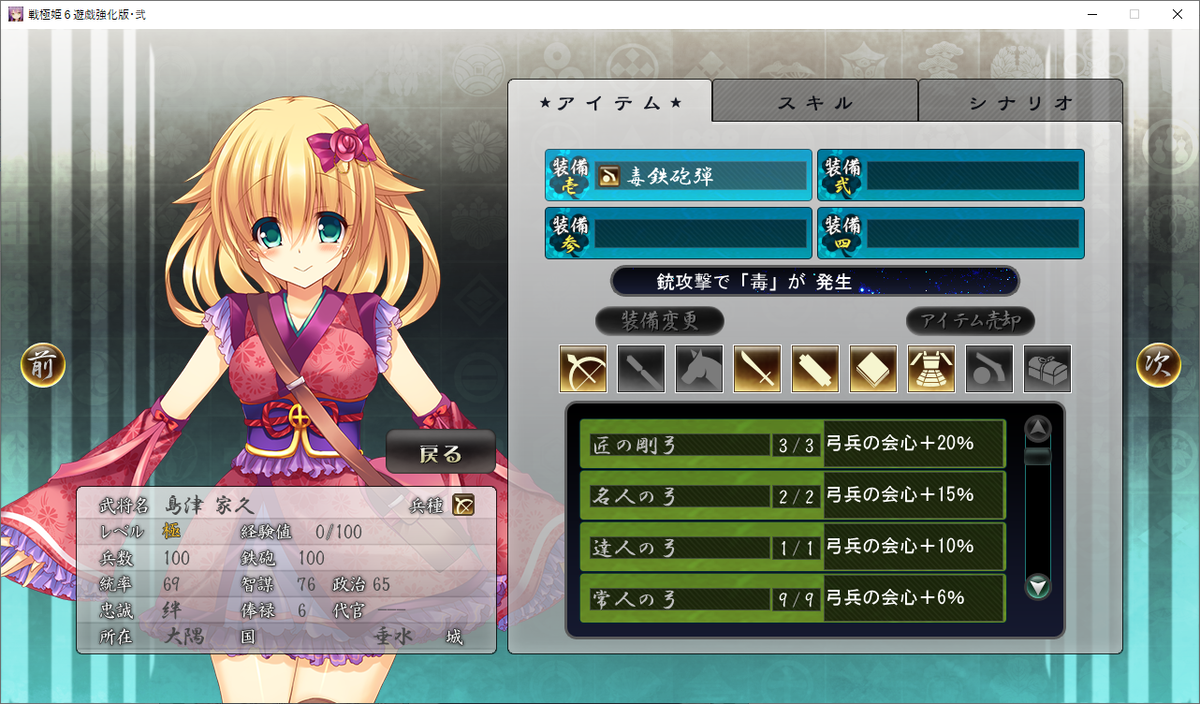Click the アイテム売却 button
Screen dimensions: 1200x704
coord(970,321)
